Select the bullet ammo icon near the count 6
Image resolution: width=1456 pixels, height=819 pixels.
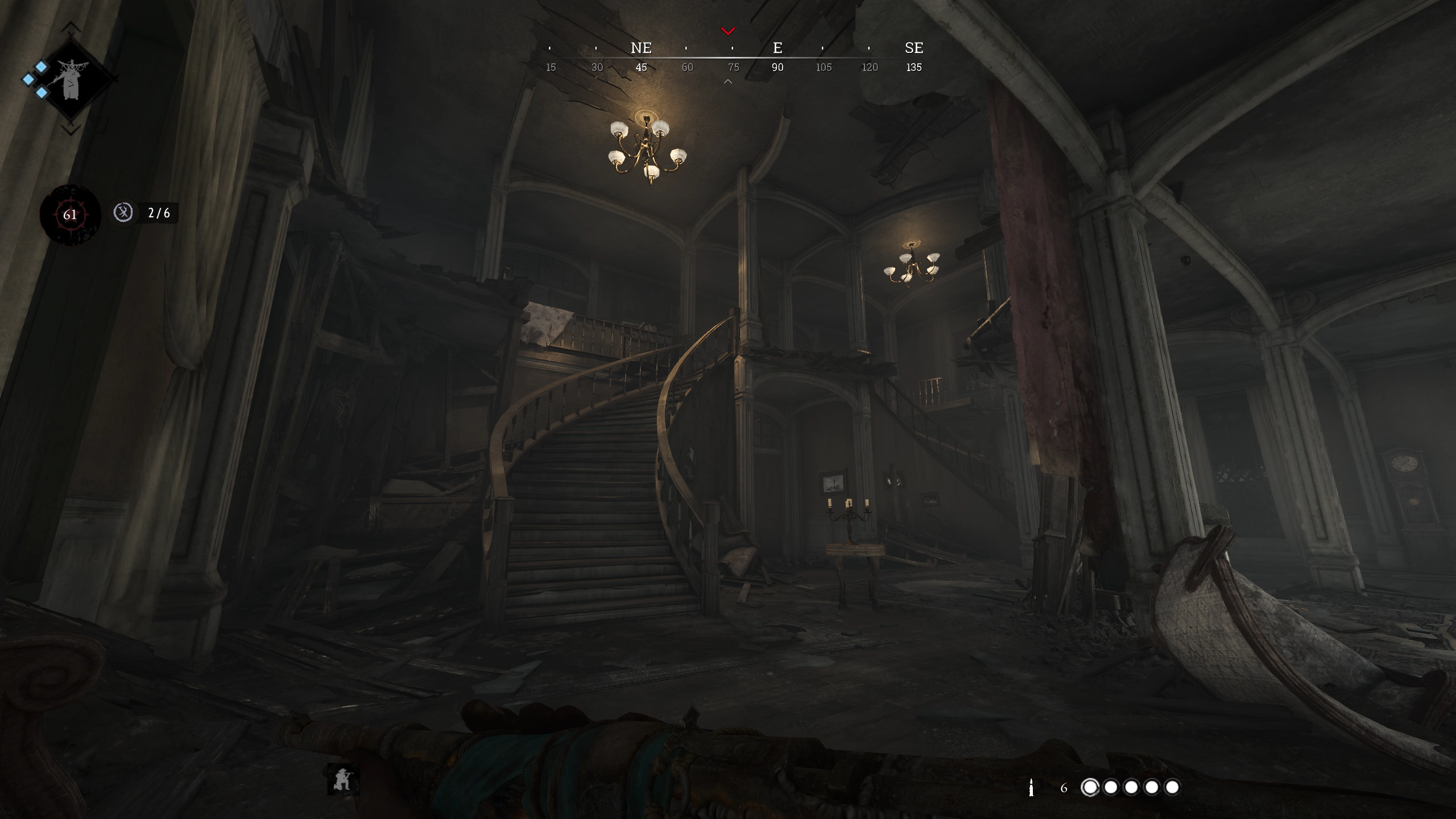click(x=1032, y=788)
